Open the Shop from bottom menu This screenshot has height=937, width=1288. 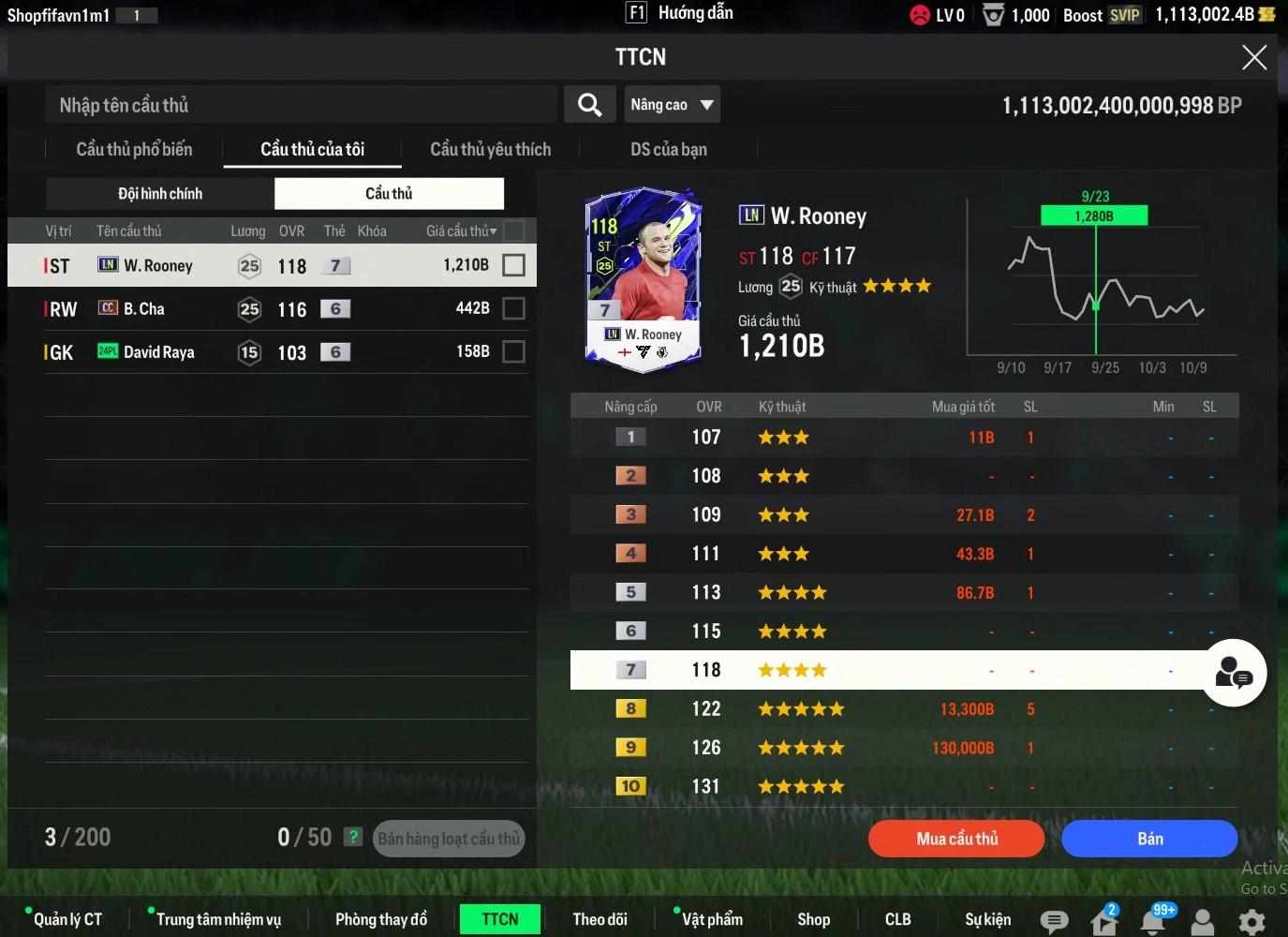tap(813, 920)
